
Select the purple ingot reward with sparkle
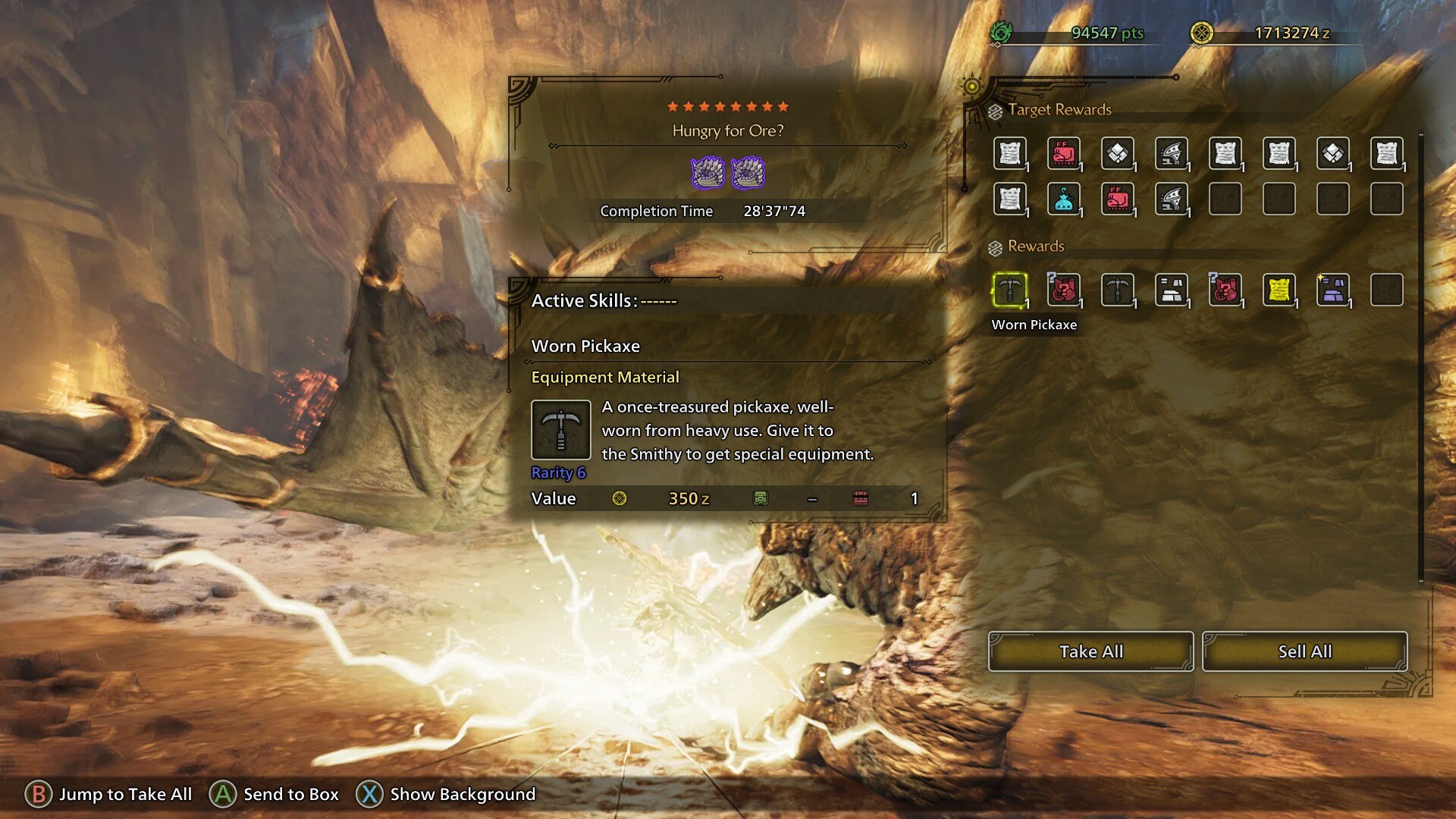pyautogui.click(x=1332, y=290)
